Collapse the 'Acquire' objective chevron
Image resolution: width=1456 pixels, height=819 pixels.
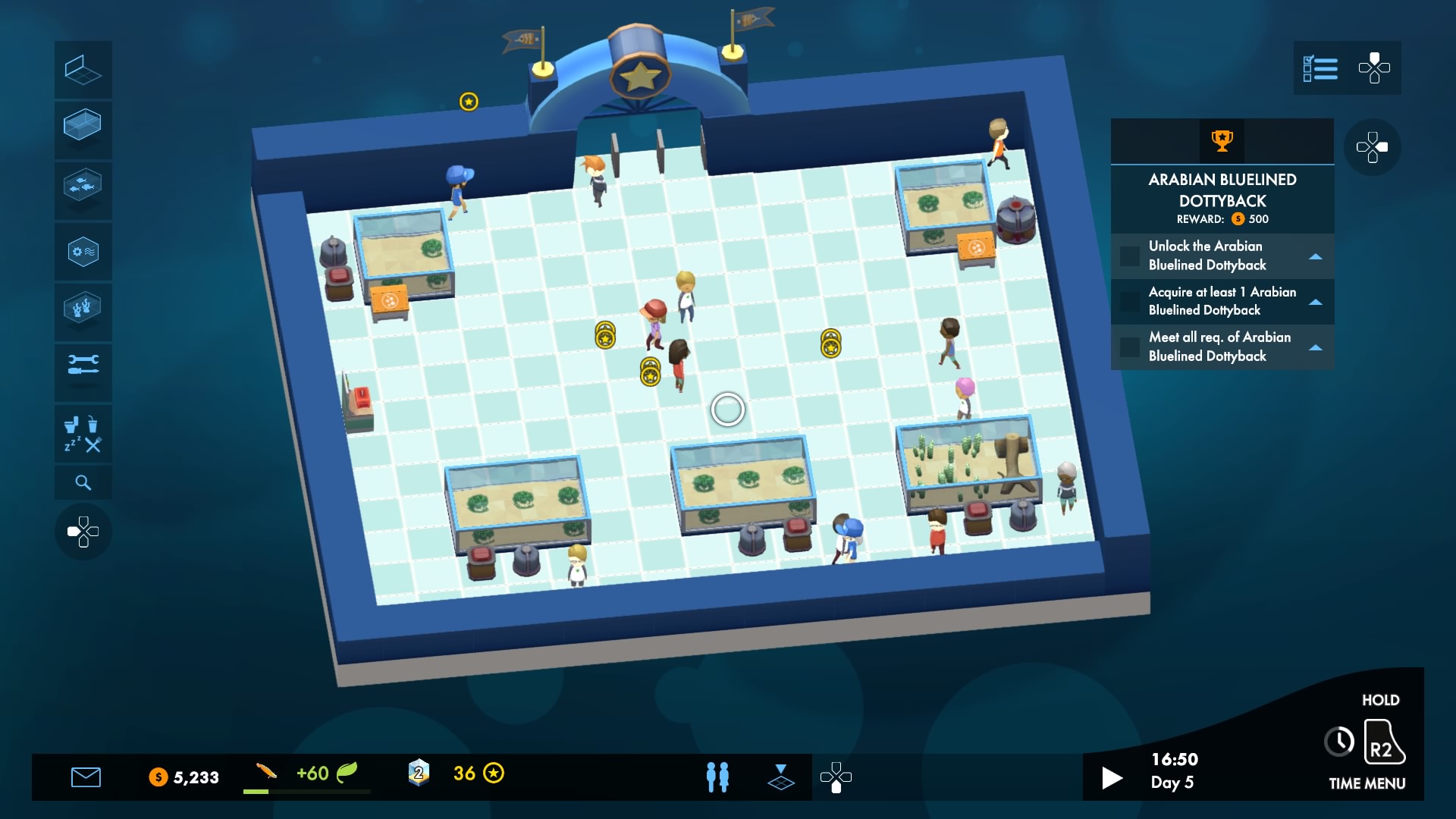1316,302
